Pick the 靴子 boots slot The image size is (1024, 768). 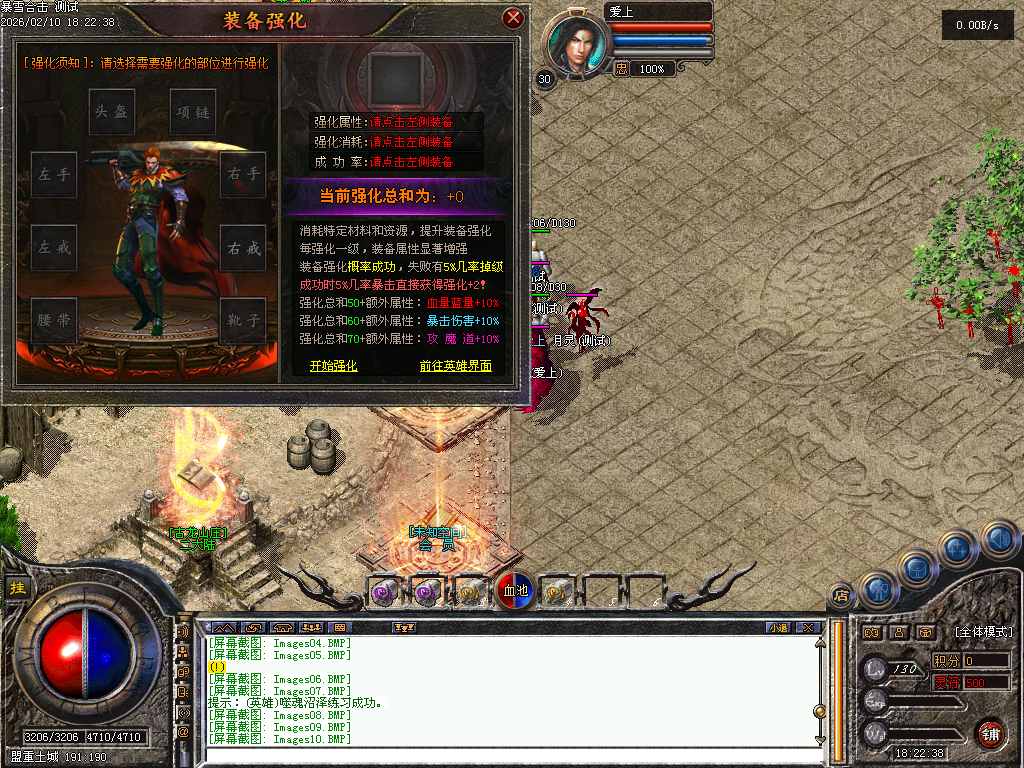click(x=243, y=321)
